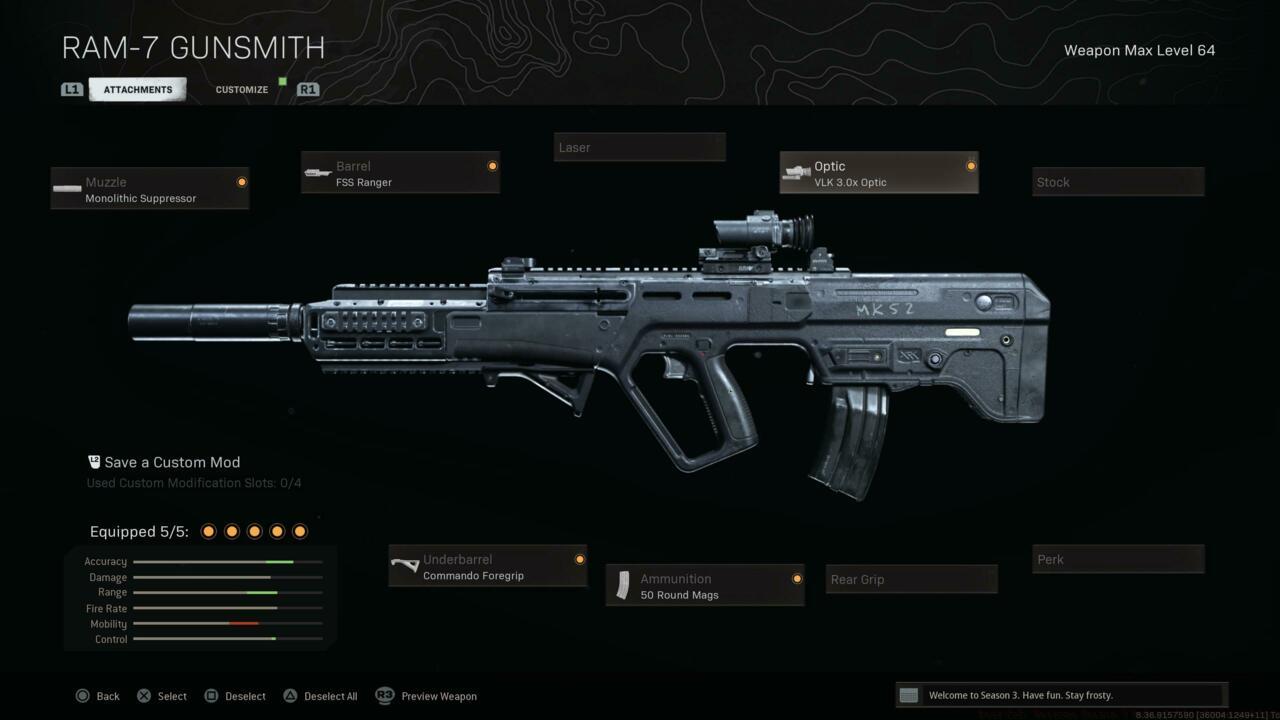
Task: Open the Season 3 welcome message
Action: [x=1060, y=695]
